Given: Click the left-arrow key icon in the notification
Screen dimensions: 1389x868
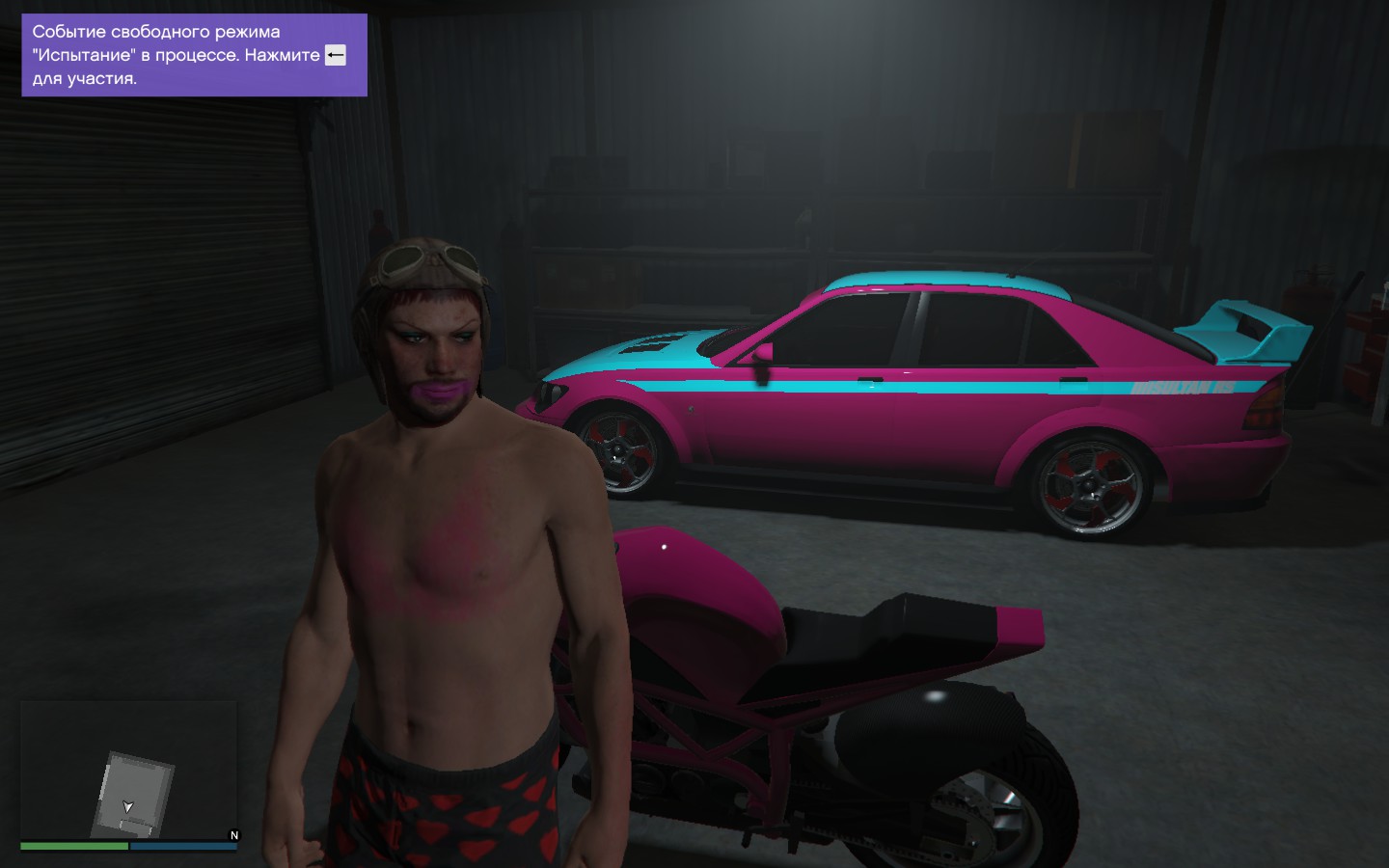Looking at the screenshot, I should pyautogui.click(x=335, y=55).
